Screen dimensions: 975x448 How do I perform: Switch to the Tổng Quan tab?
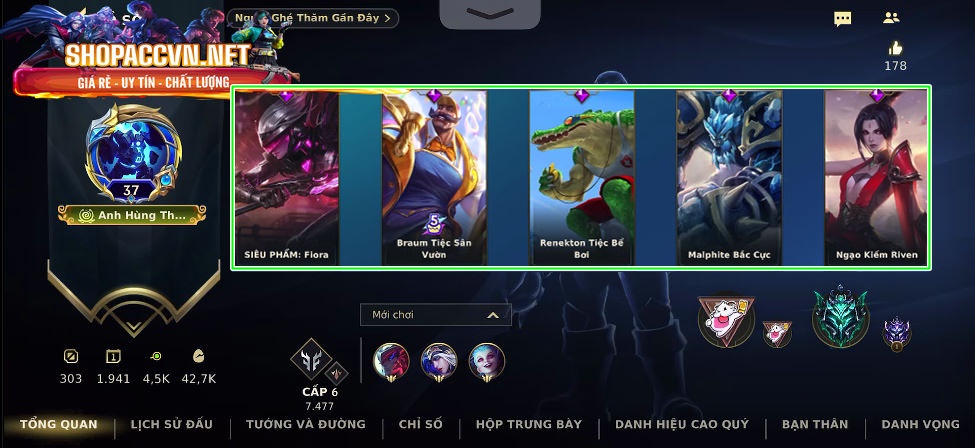[x=58, y=424]
